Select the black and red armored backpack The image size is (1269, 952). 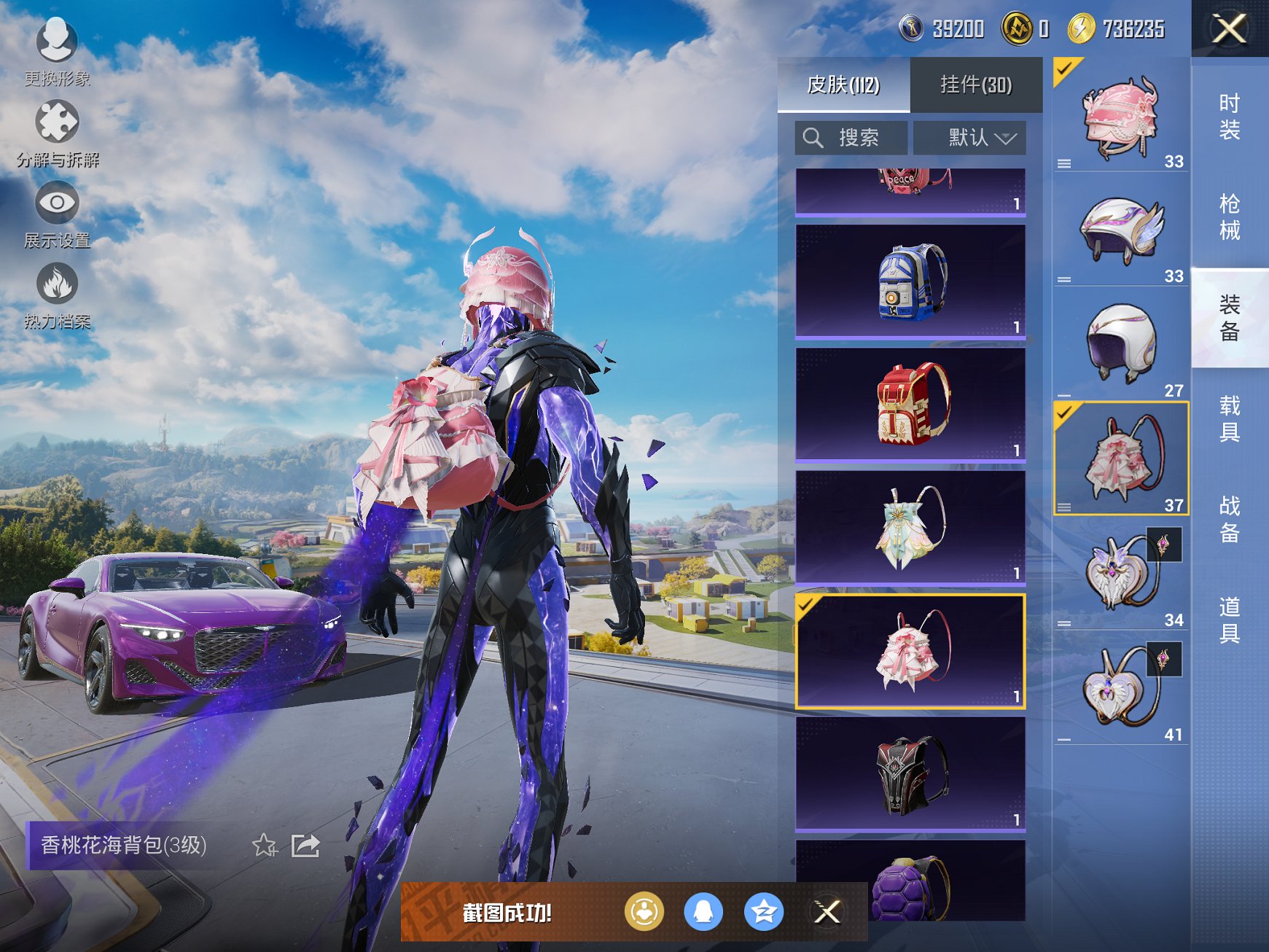click(910, 774)
